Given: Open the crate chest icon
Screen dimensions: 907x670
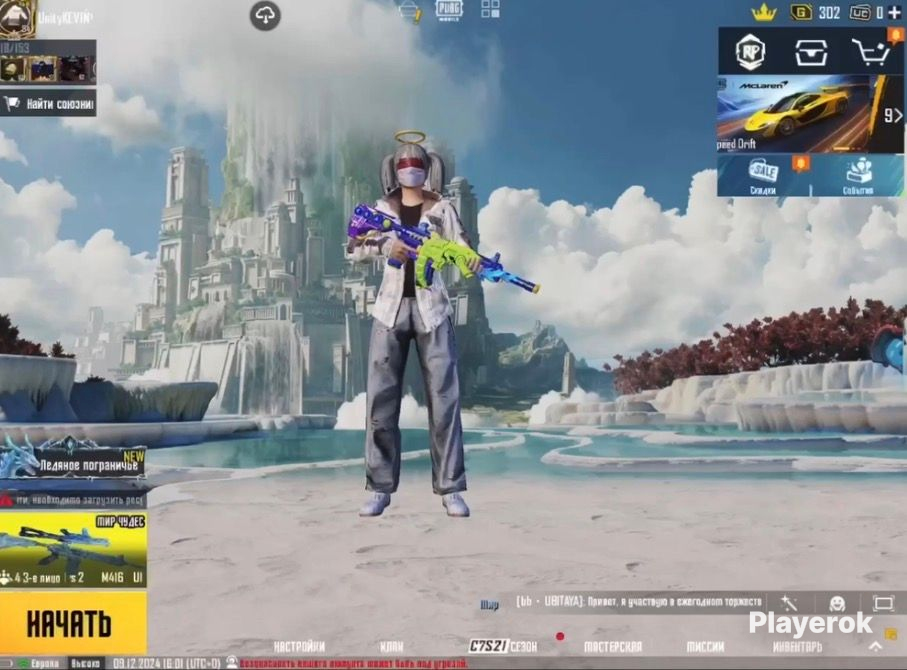Looking at the screenshot, I should pos(810,51).
